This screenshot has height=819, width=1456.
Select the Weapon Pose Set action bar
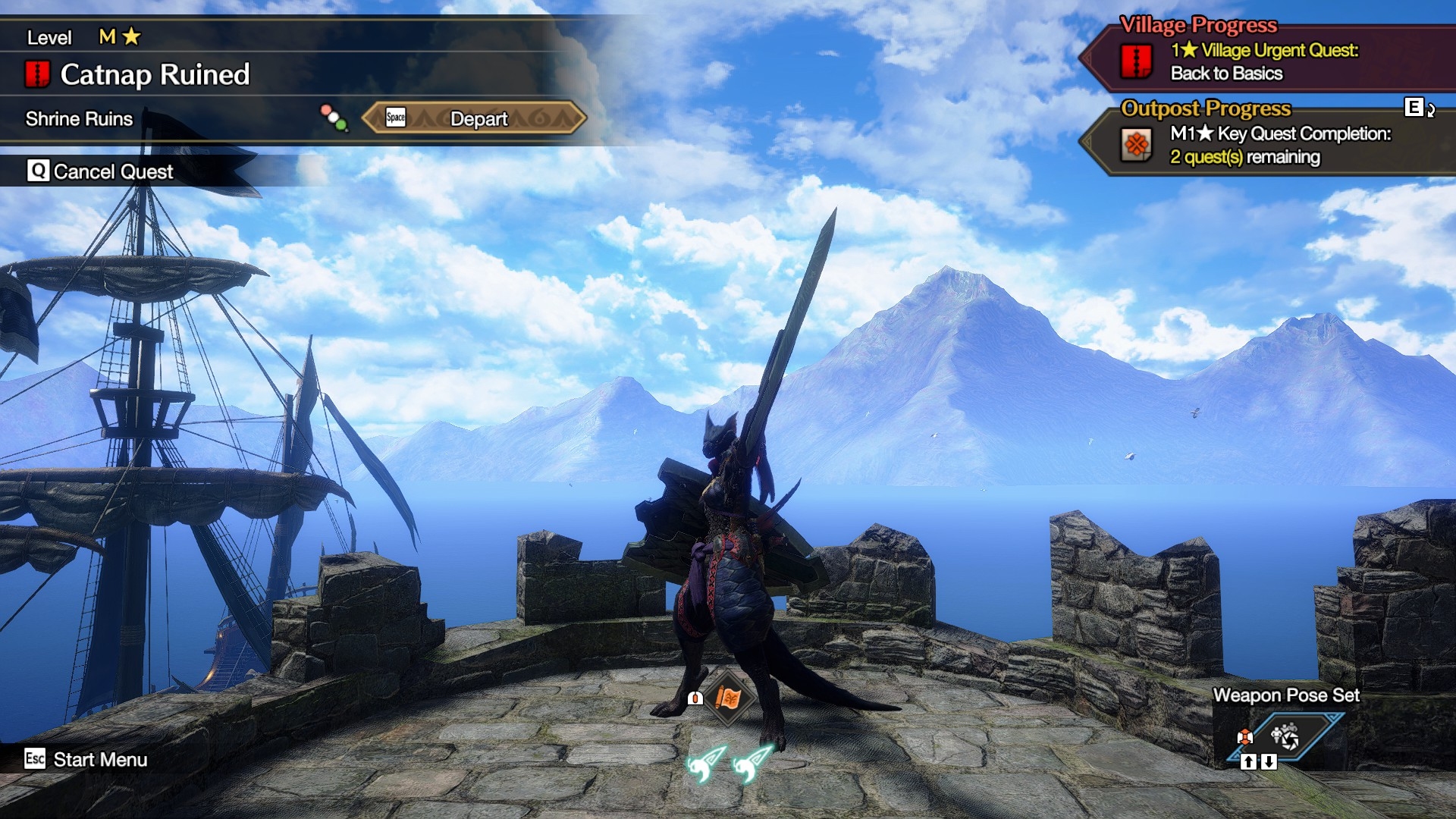1284,736
